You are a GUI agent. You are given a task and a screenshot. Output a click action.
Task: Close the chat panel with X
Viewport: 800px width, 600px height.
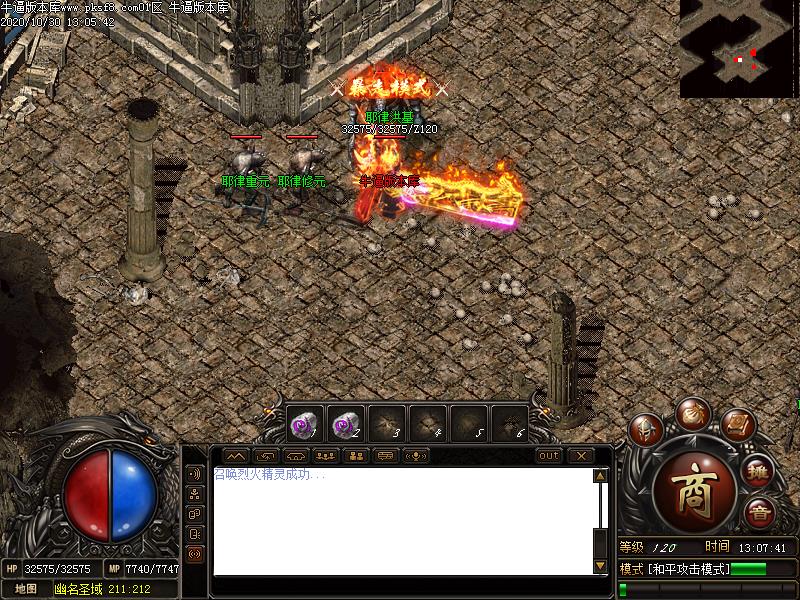[581, 455]
